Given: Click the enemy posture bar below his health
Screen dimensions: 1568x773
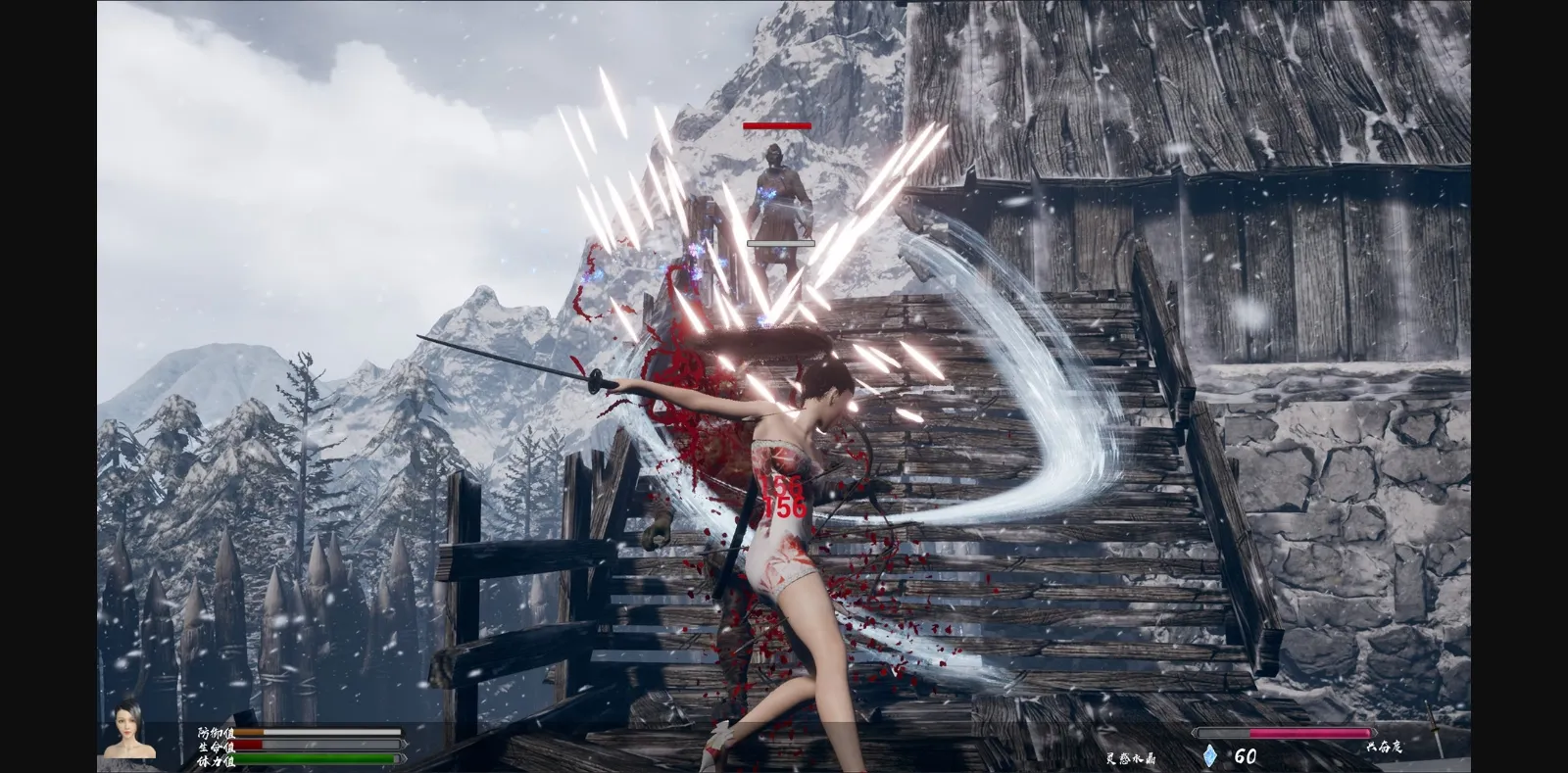Looking at the screenshot, I should 780,241.
